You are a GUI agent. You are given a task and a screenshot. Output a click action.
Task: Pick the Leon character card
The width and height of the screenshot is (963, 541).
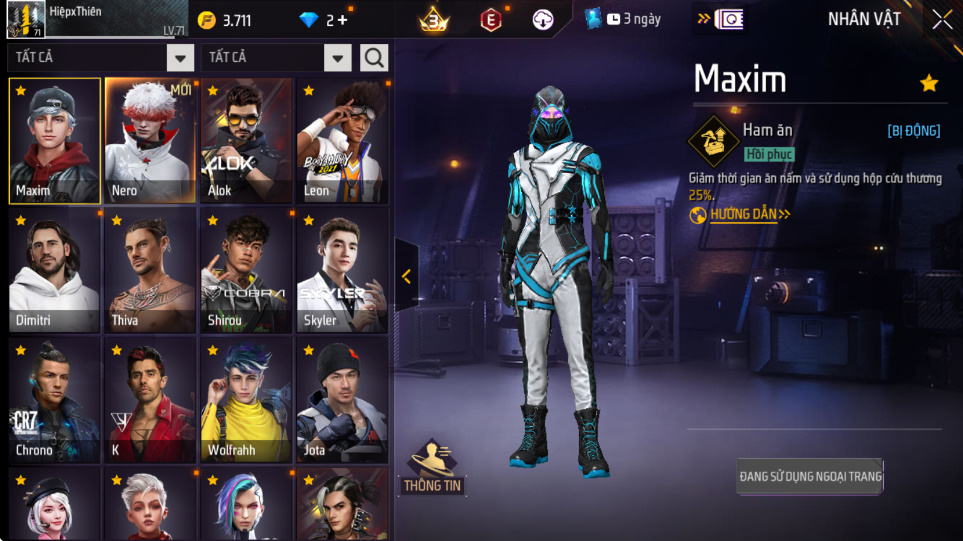342,140
